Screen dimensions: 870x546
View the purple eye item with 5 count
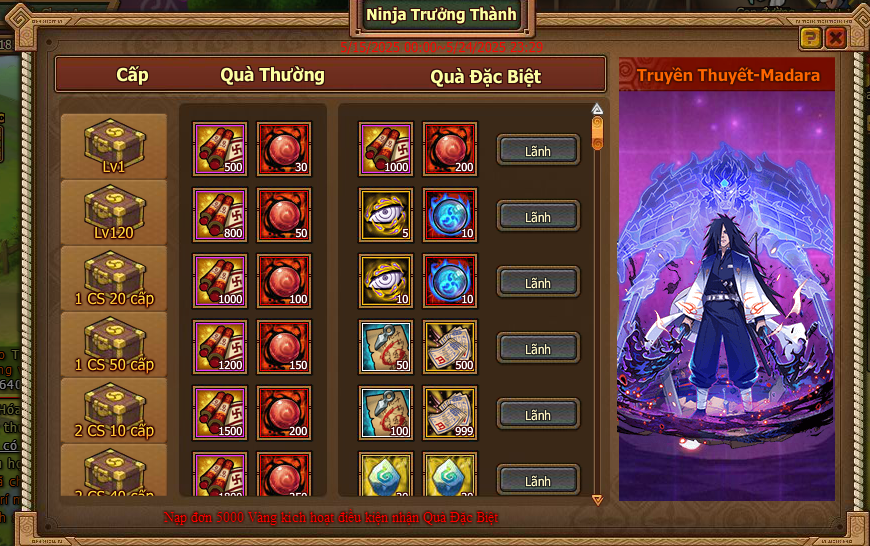(x=386, y=215)
